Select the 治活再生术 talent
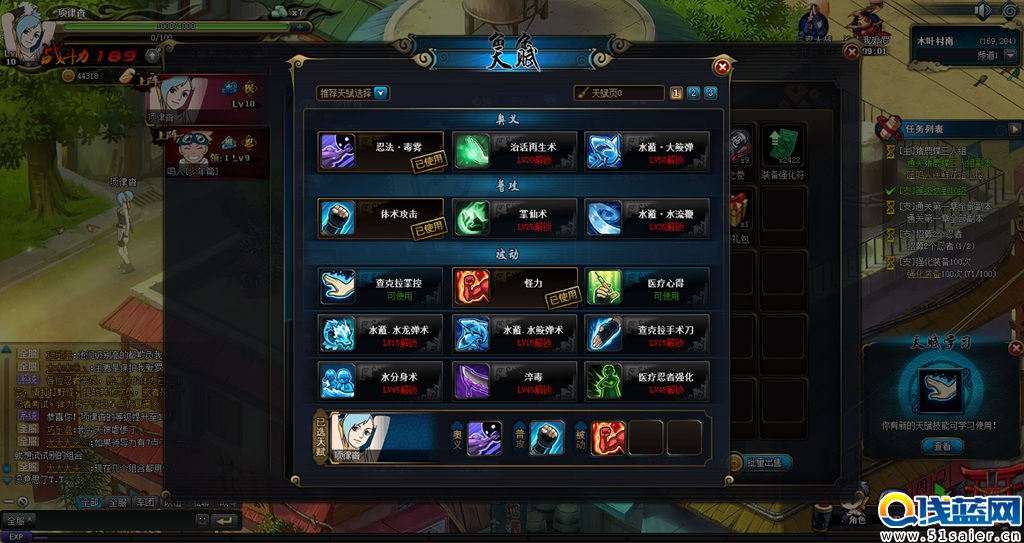Image resolution: width=1024 pixels, height=543 pixels. [514, 151]
